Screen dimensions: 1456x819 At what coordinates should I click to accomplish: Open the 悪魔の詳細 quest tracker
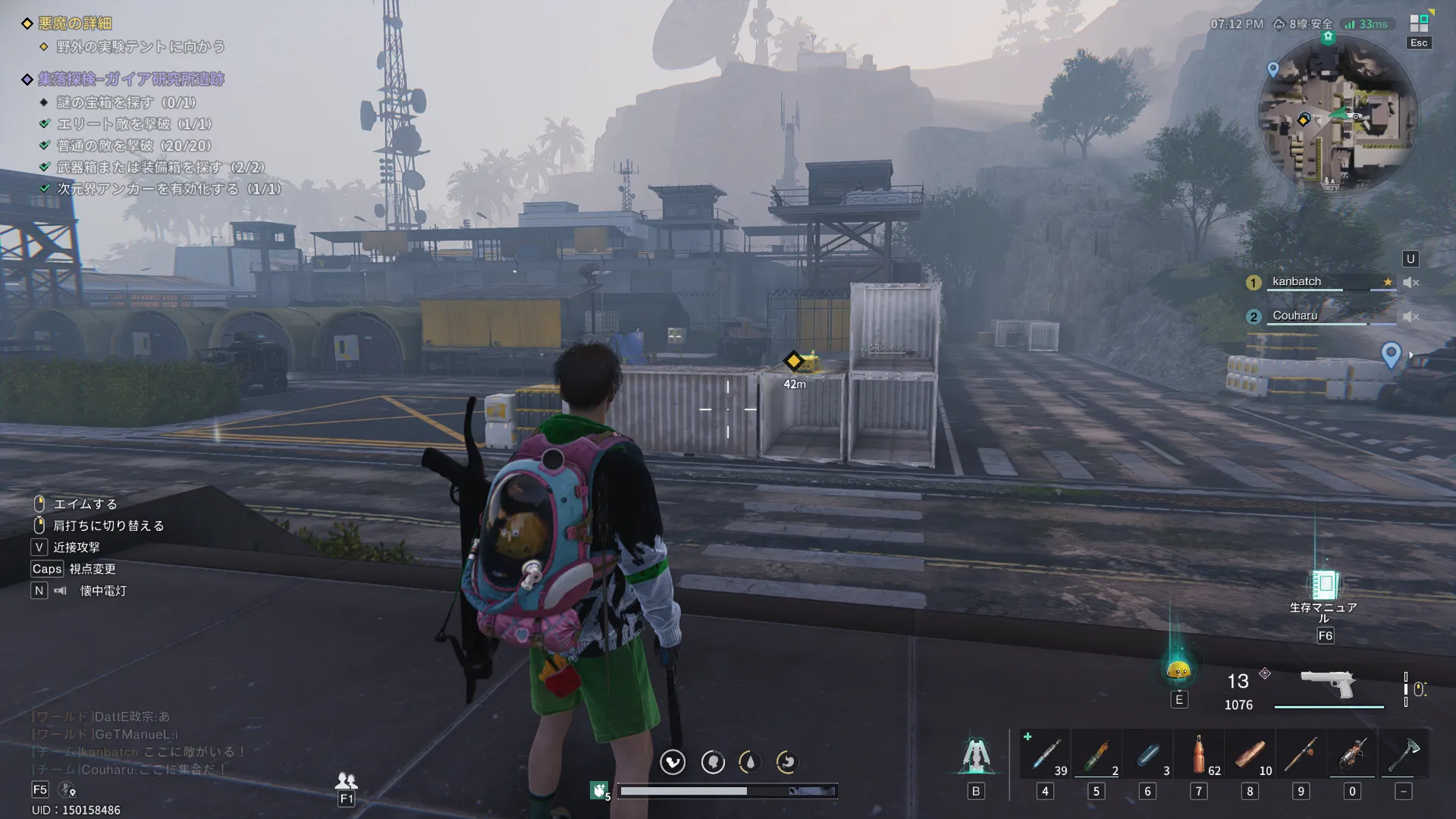tap(75, 24)
